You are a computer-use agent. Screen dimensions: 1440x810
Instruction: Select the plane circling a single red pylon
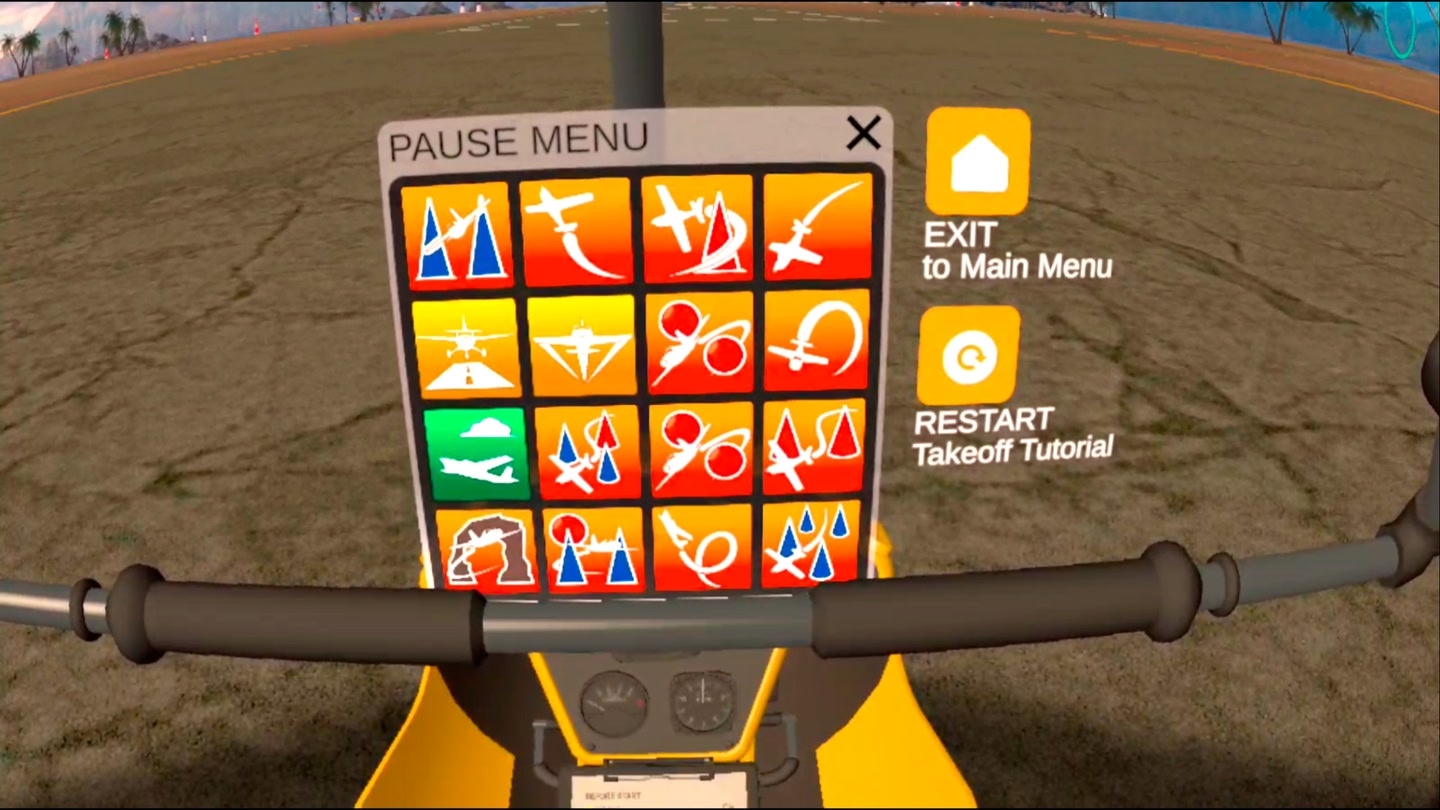click(698, 229)
